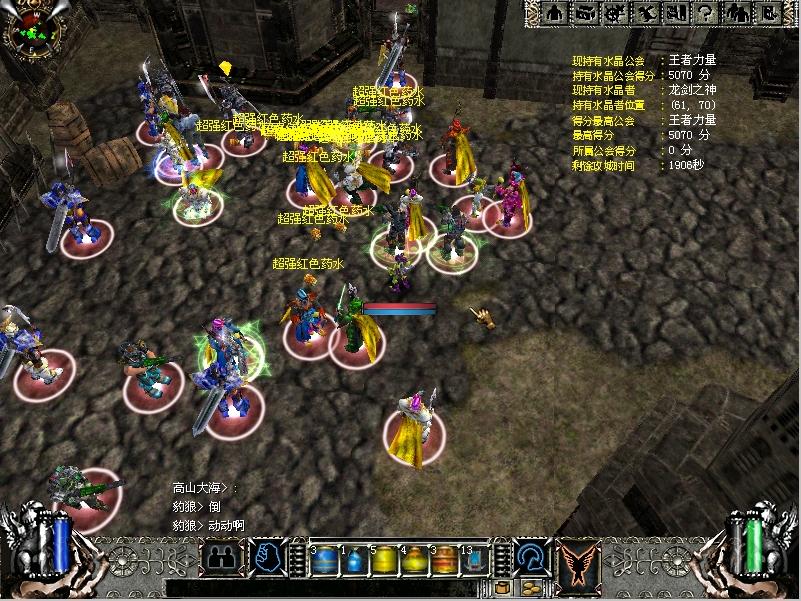Click the question mark help button
This screenshot has height=601, width=801.
[x=706, y=13]
